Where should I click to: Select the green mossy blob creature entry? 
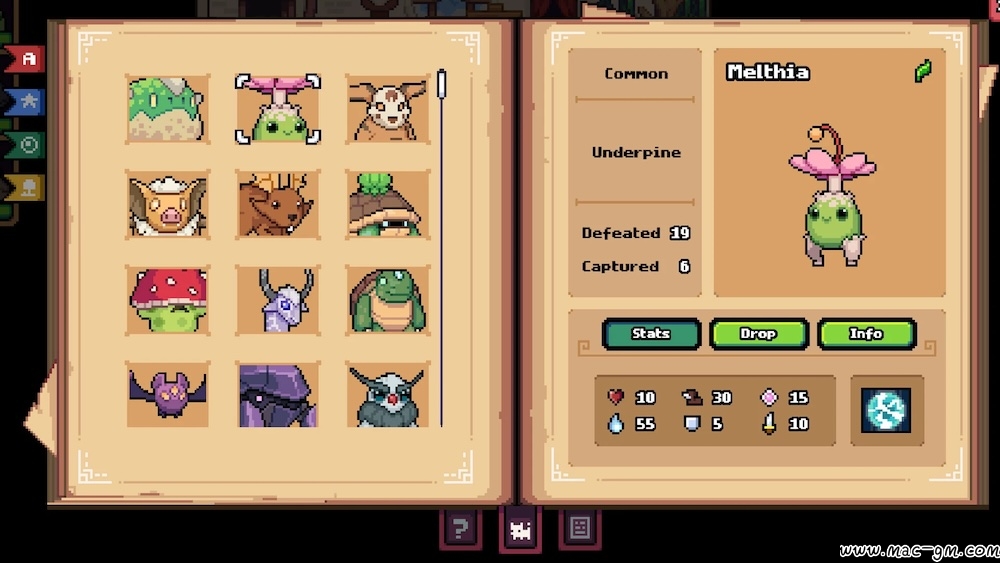point(168,109)
